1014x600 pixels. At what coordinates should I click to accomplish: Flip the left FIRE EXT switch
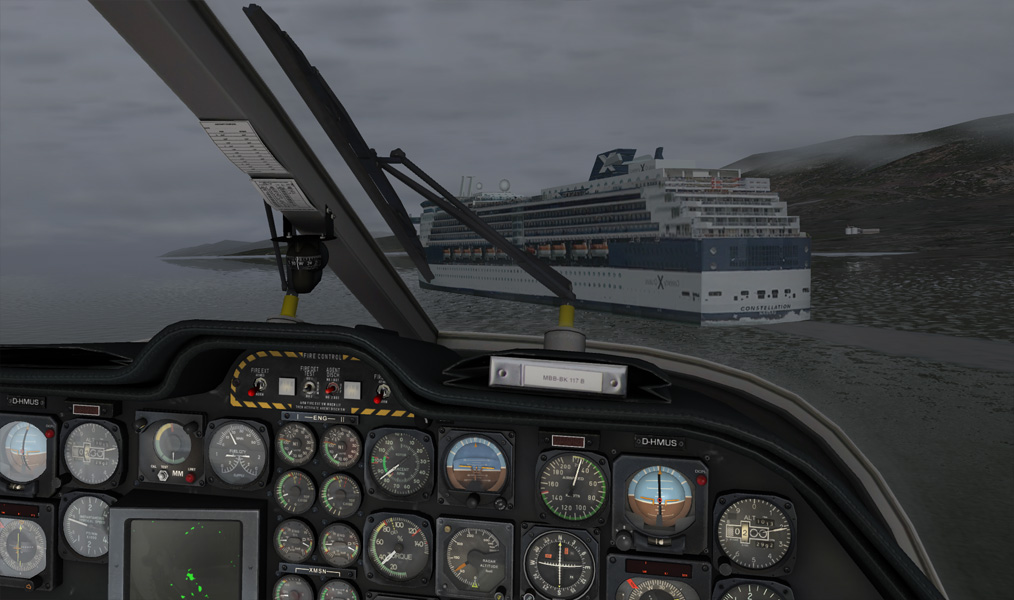point(261,383)
